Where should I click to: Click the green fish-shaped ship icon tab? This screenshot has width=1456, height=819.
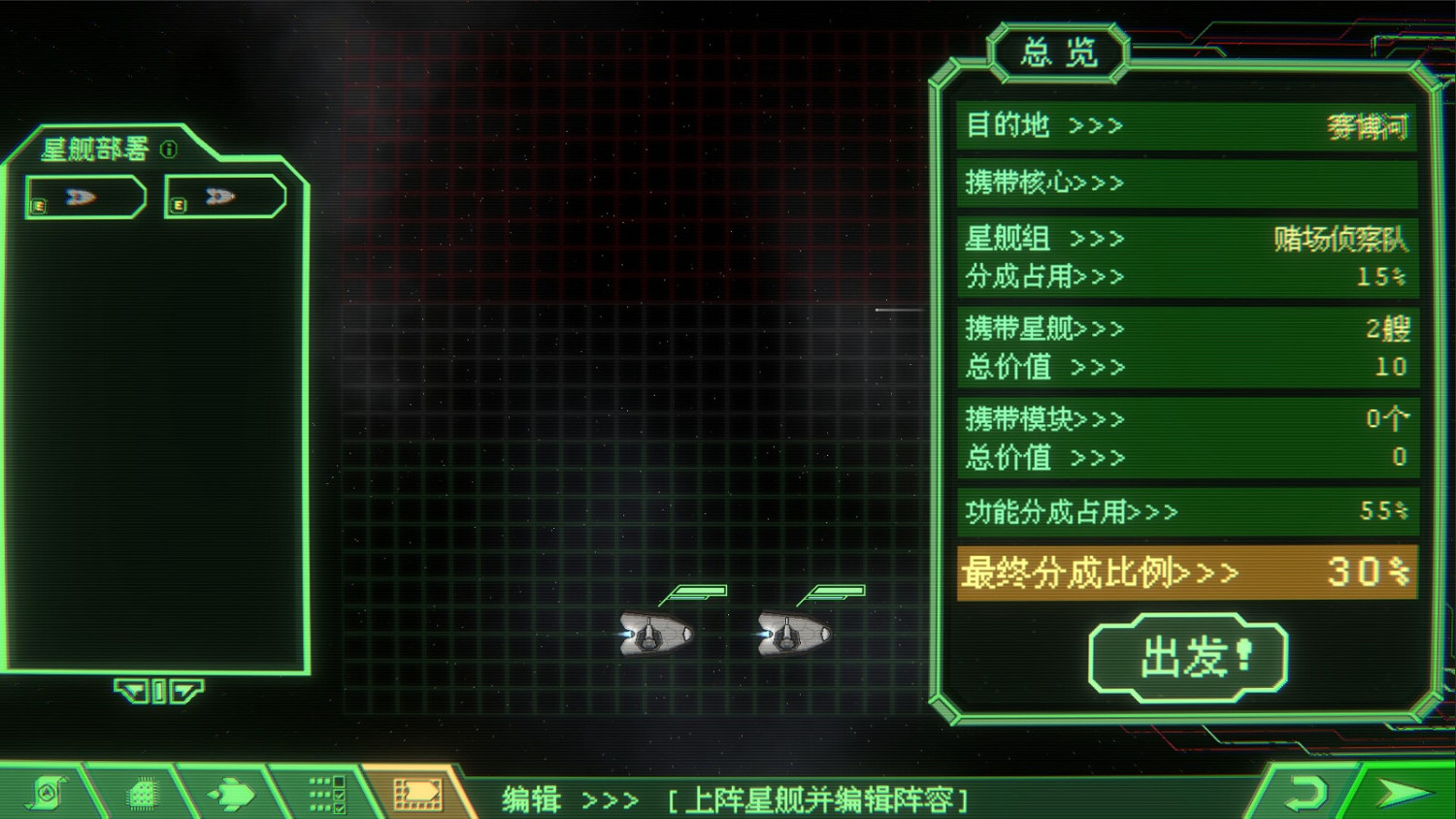click(233, 794)
